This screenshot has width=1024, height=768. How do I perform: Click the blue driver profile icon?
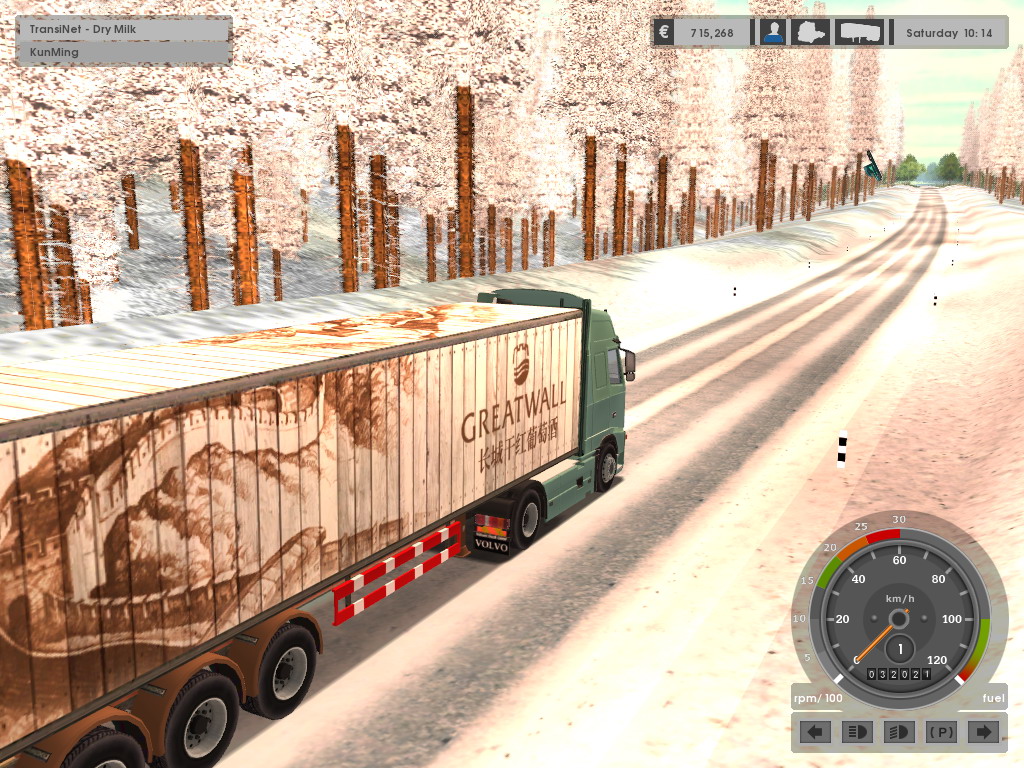click(773, 32)
